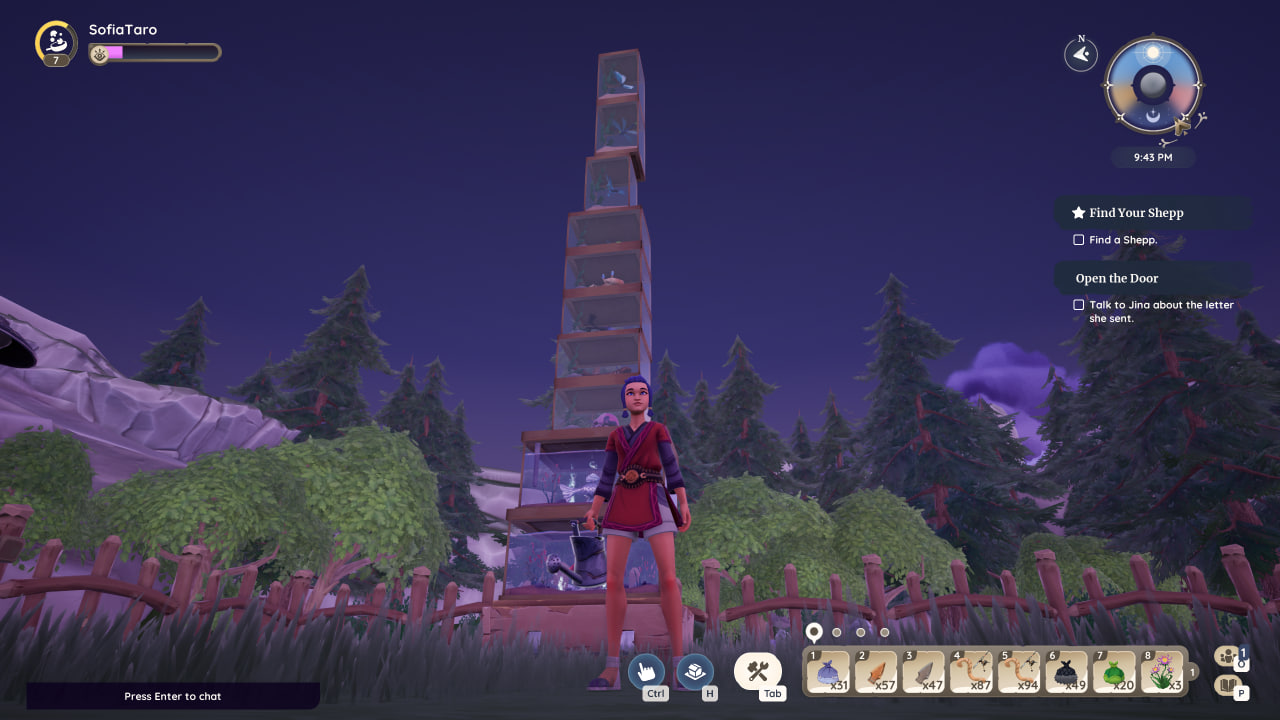The width and height of the screenshot is (1280, 720).
Task: Choose the worm bait stack of 87
Action: 971,671
